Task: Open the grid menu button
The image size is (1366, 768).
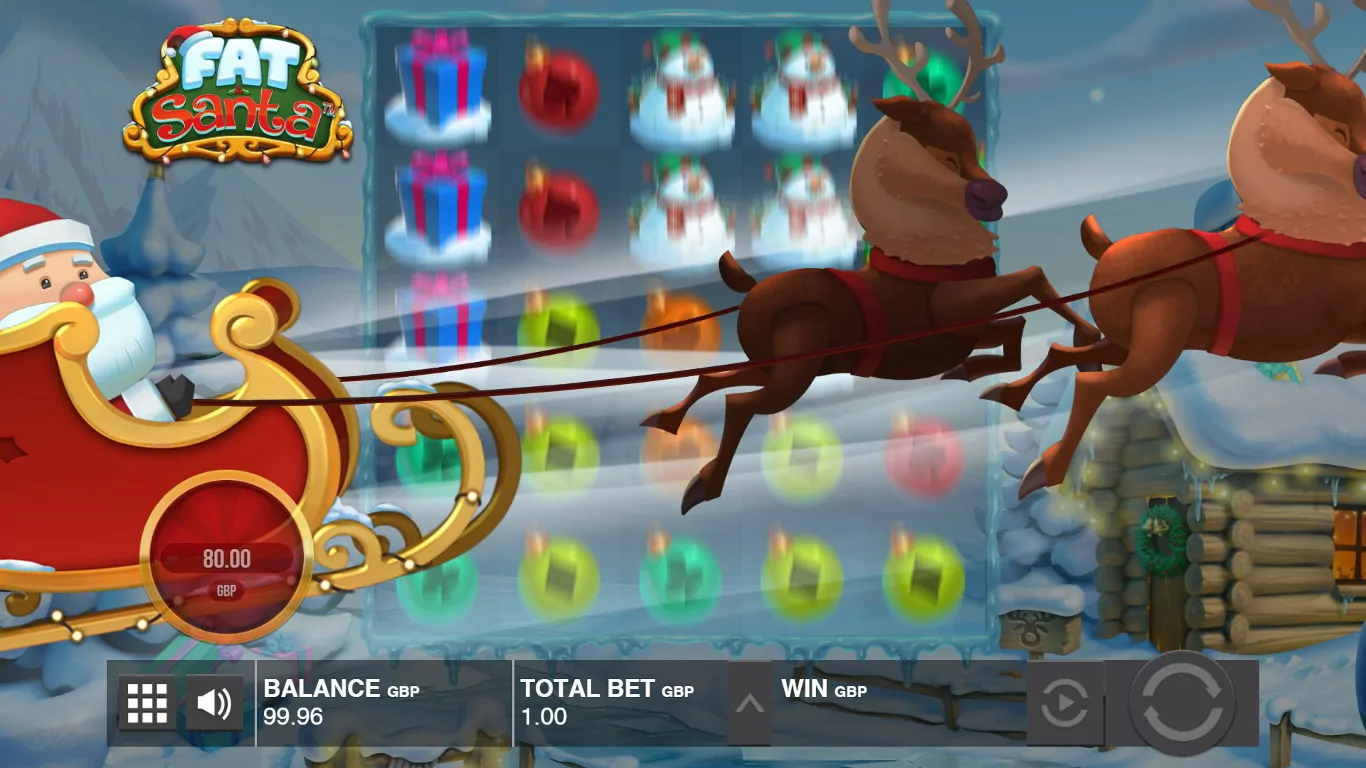Action: click(147, 703)
